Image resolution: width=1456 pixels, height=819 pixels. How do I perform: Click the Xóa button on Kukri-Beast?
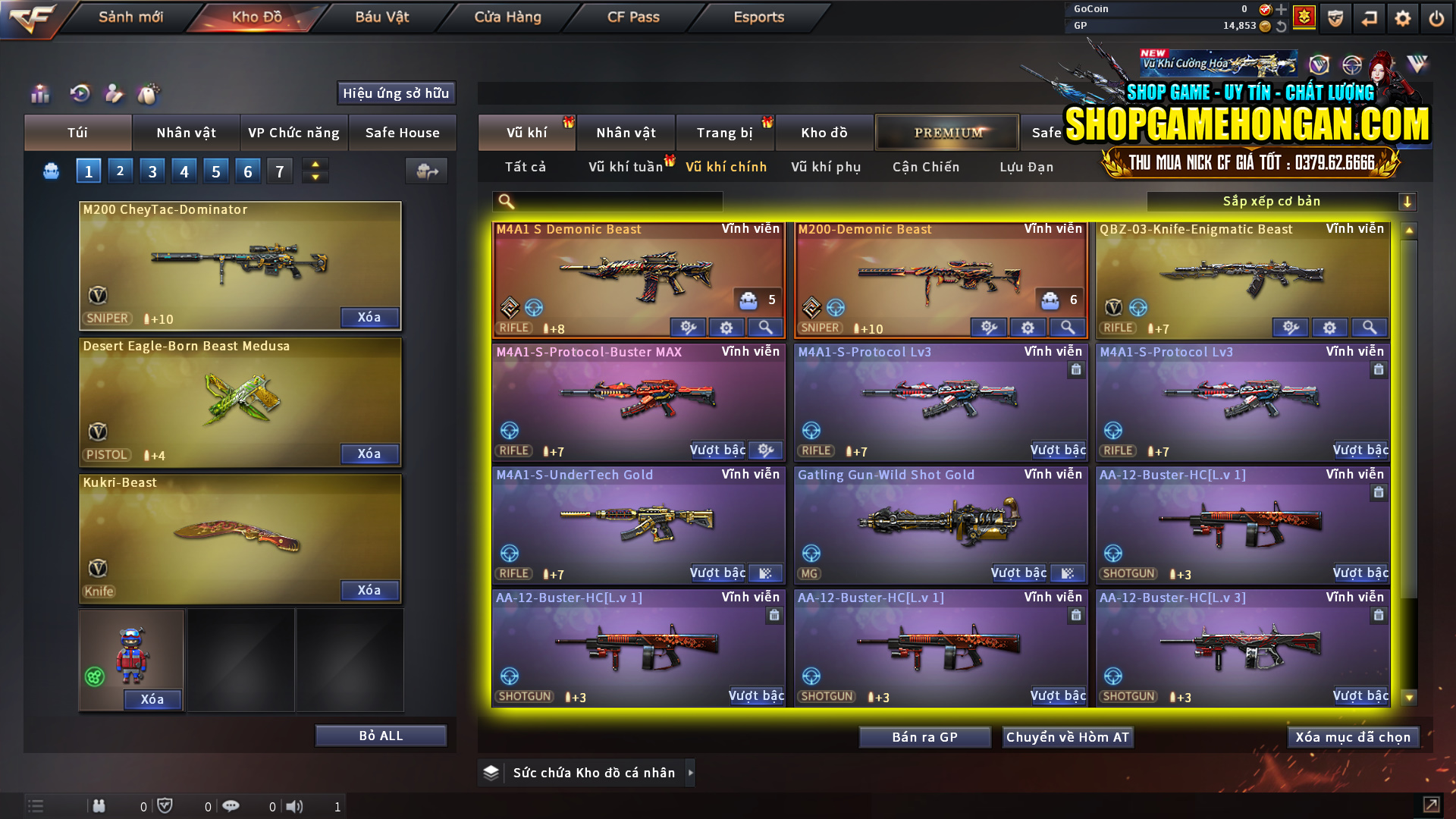click(369, 590)
